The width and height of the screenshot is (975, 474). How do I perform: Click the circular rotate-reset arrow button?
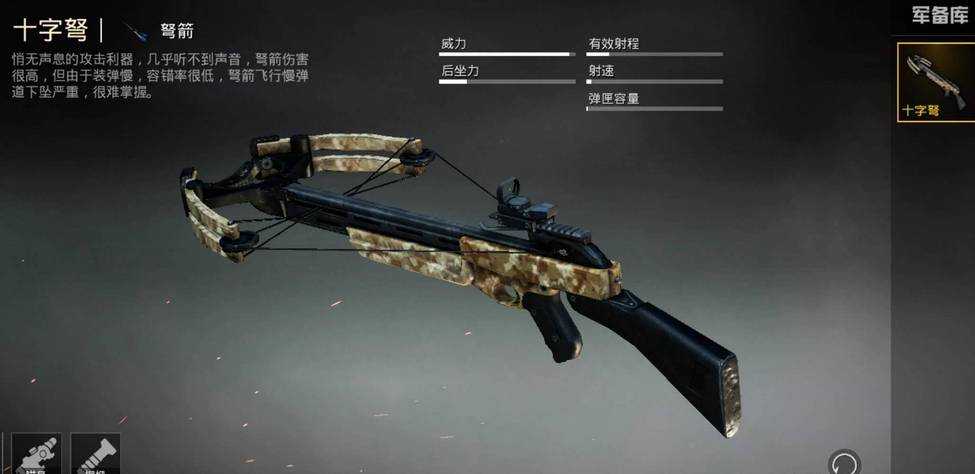pos(843,463)
